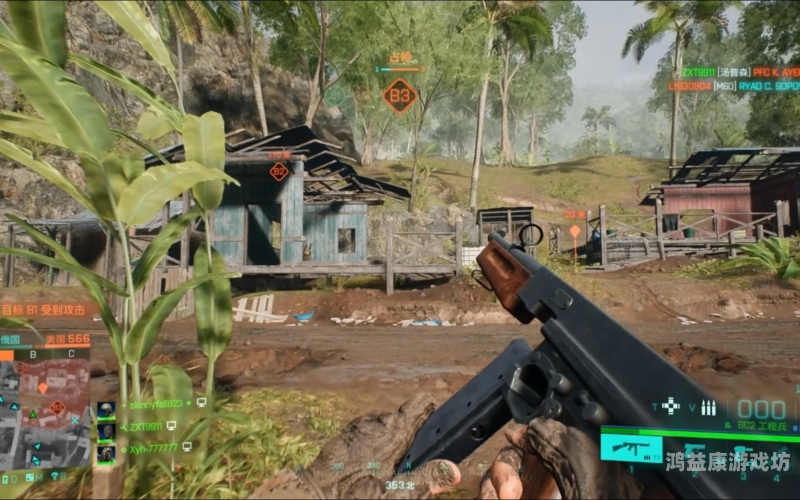Click the B3 capture objective marker
Image resolution: width=800 pixels, height=500 pixels.
point(400,96)
